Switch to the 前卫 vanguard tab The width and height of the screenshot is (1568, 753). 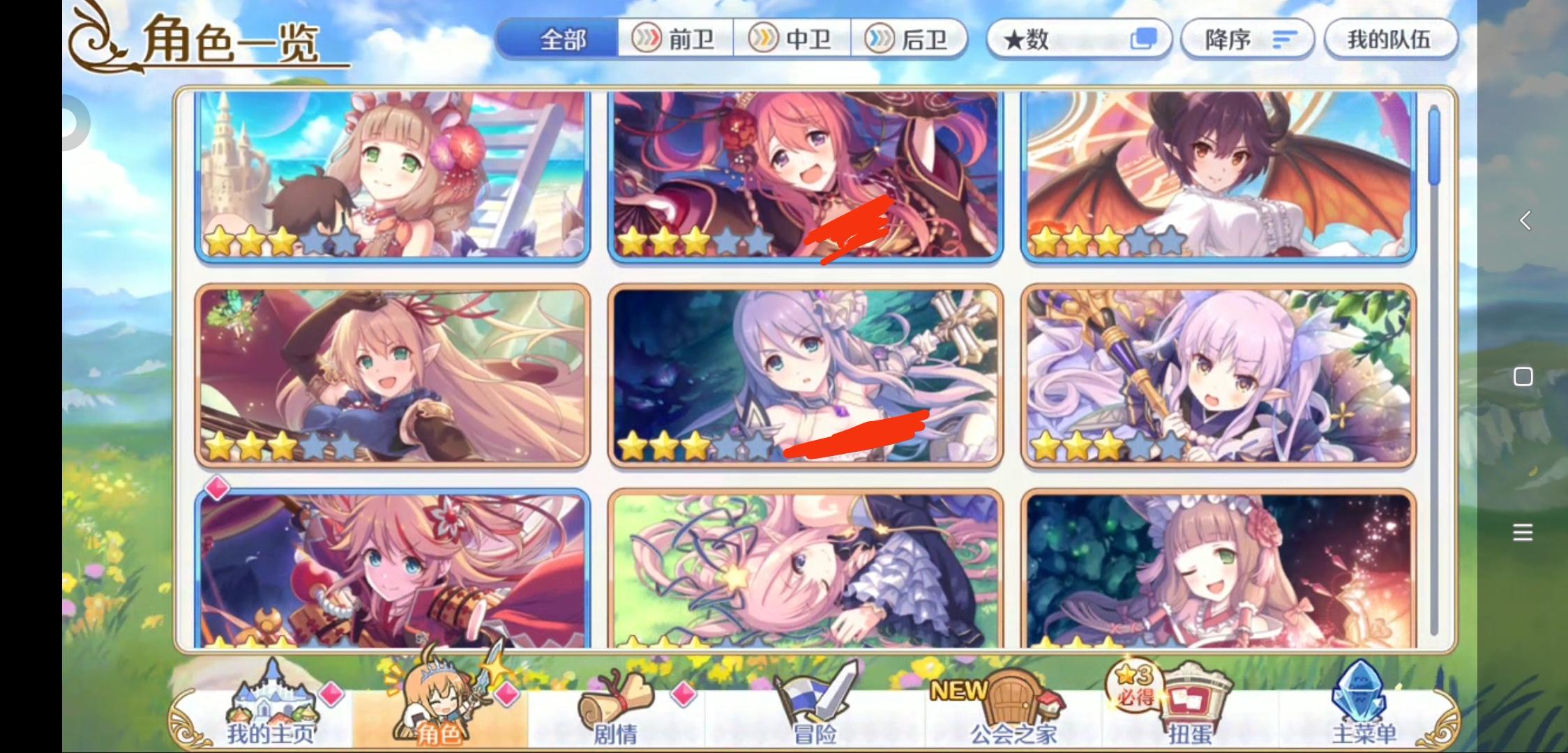click(674, 40)
